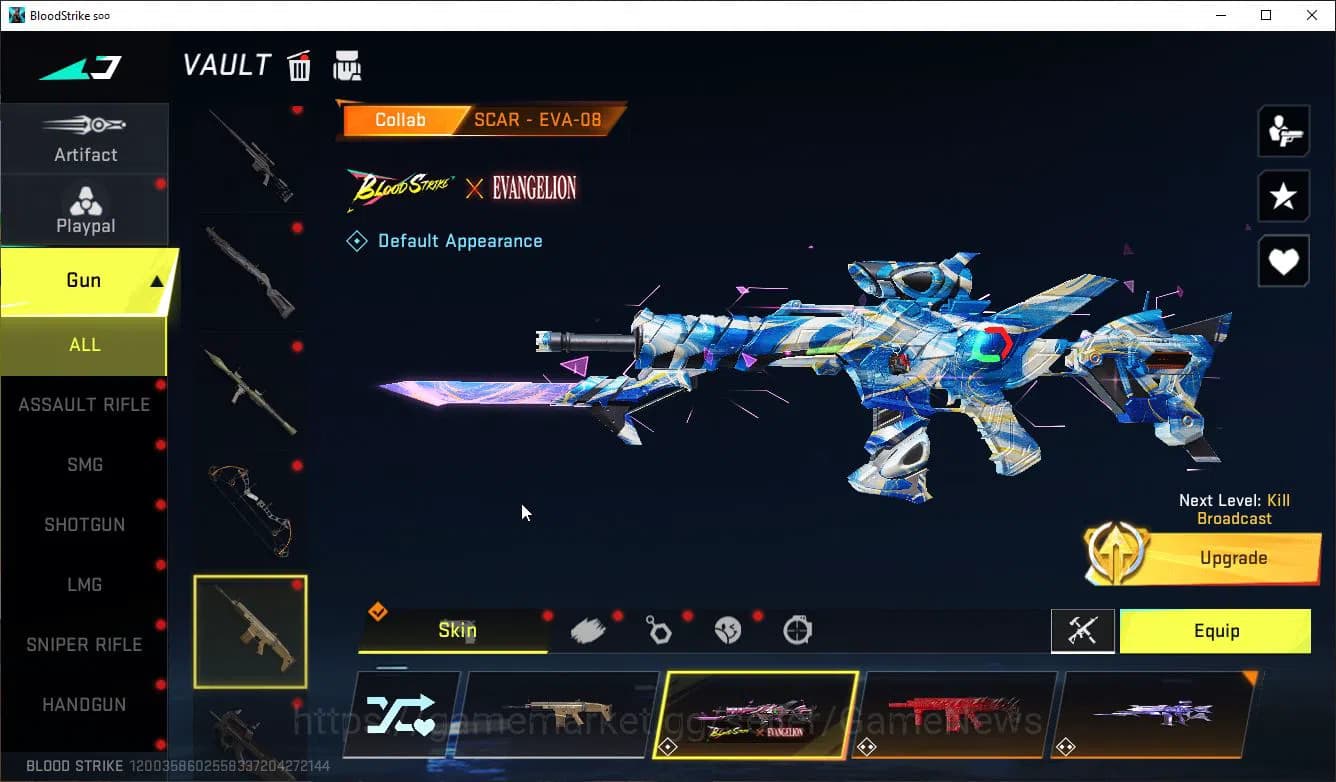Select the ASSAULT RIFLE category
Image resolution: width=1336 pixels, height=782 pixels.
tap(84, 404)
